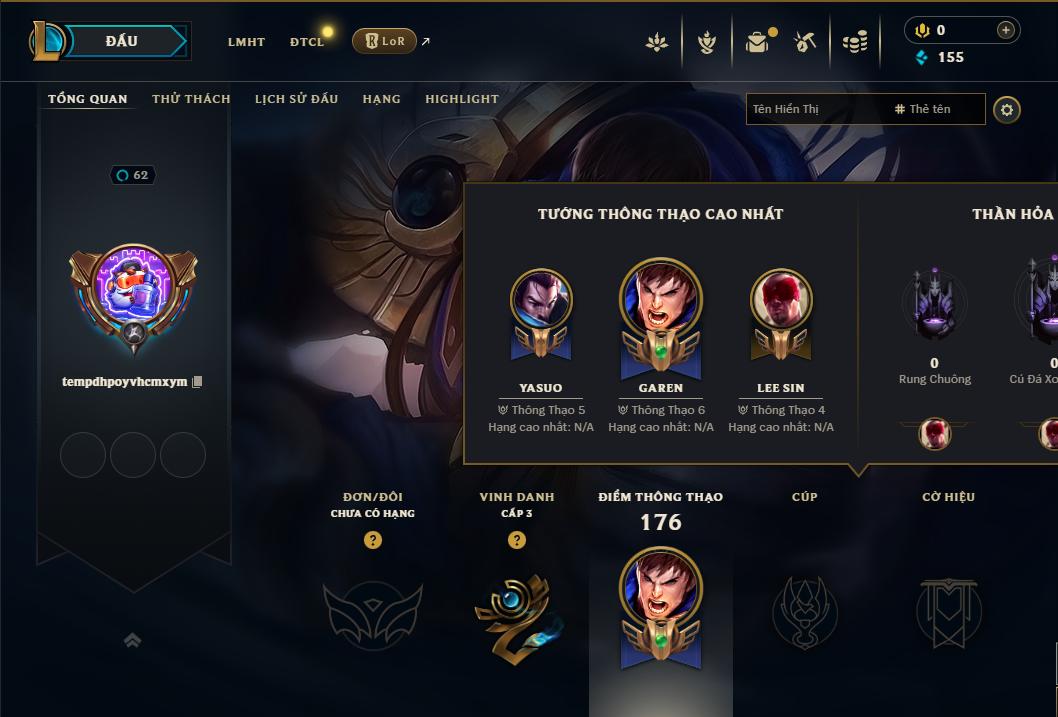Image resolution: width=1058 pixels, height=717 pixels.
Task: Open the LỊCH SỬ ĐẤU tab
Action: [x=296, y=99]
